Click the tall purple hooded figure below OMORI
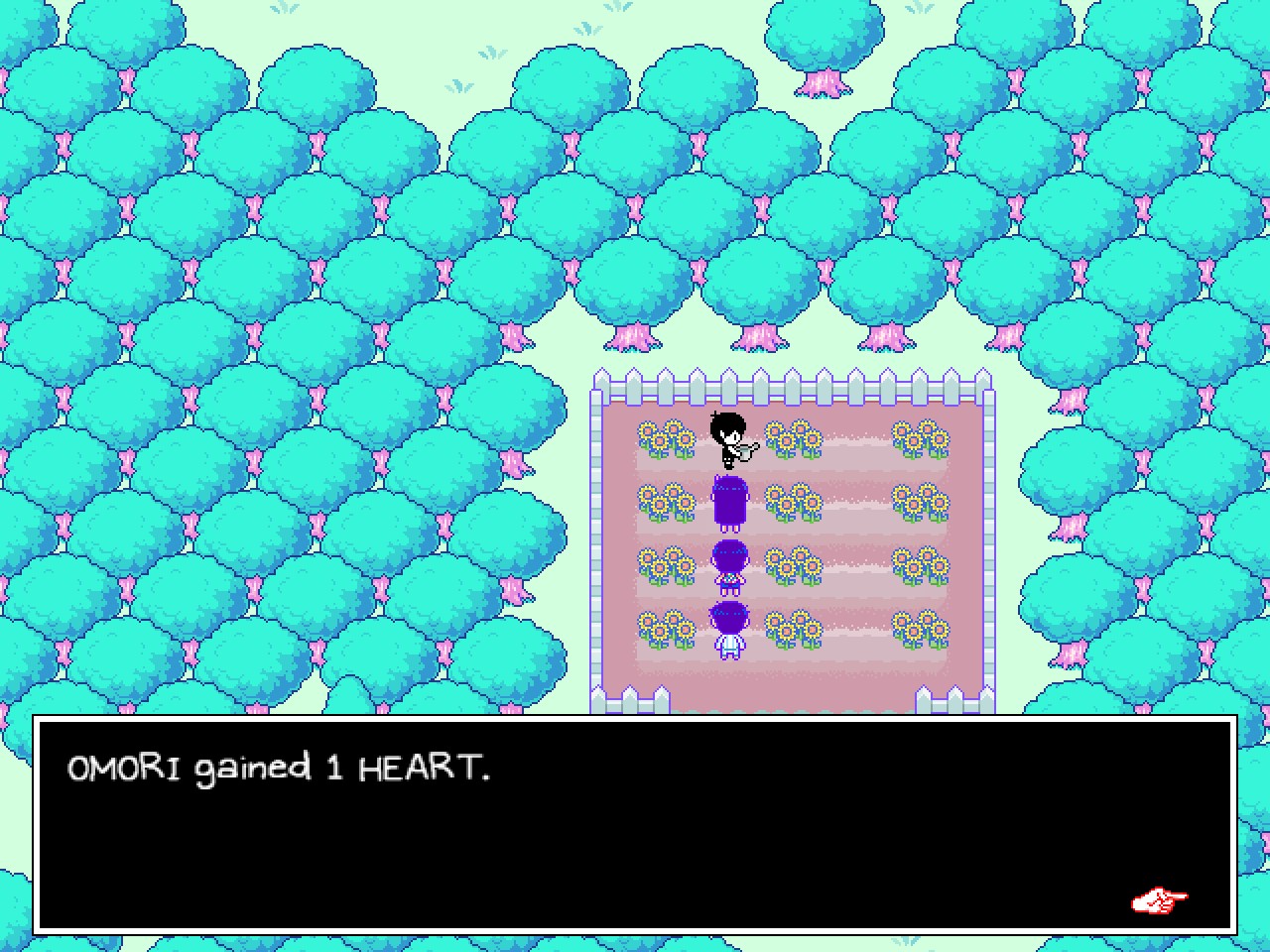The height and width of the screenshot is (952, 1270). pyautogui.click(x=729, y=501)
